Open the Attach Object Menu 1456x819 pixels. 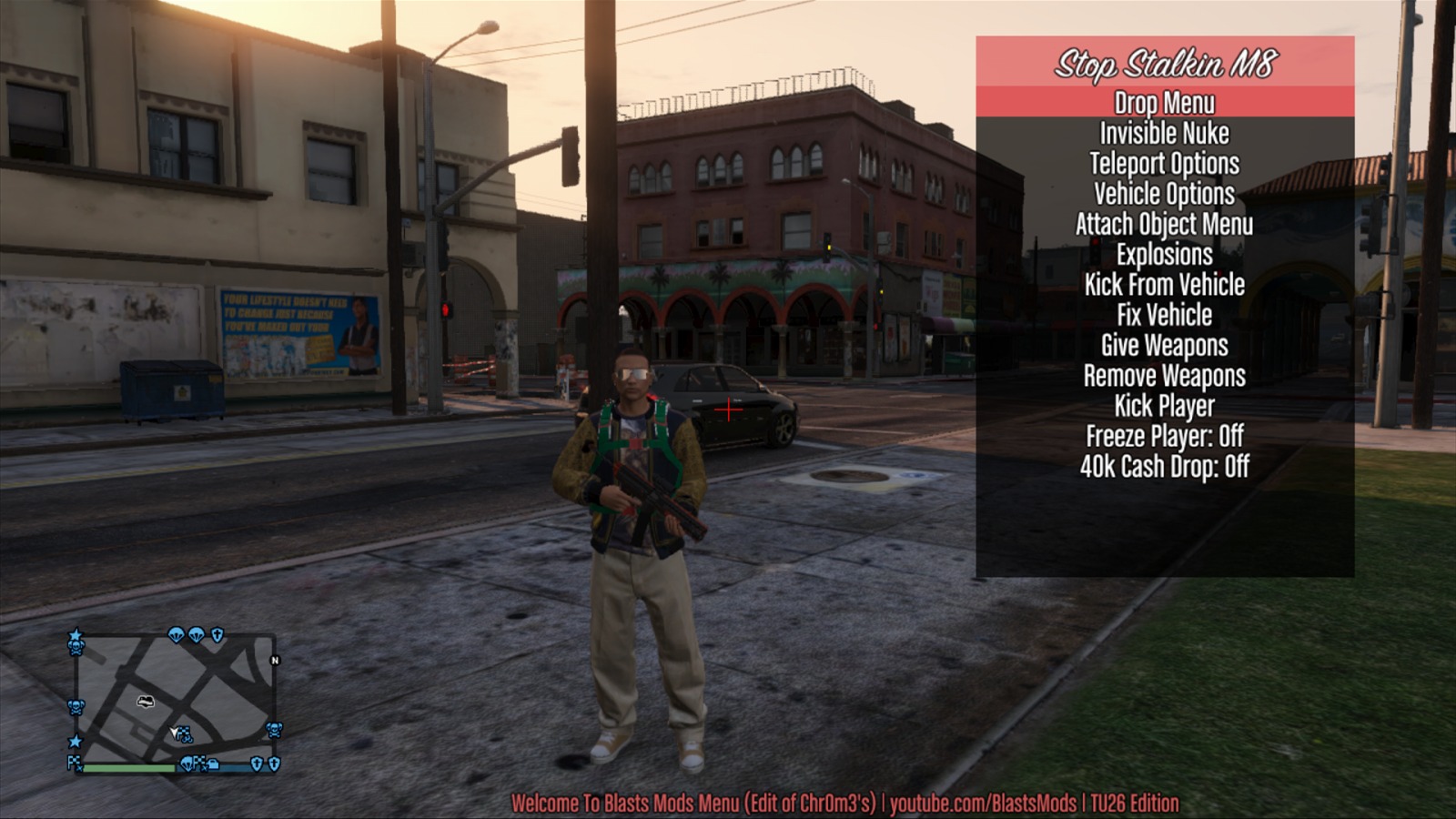click(x=1164, y=225)
